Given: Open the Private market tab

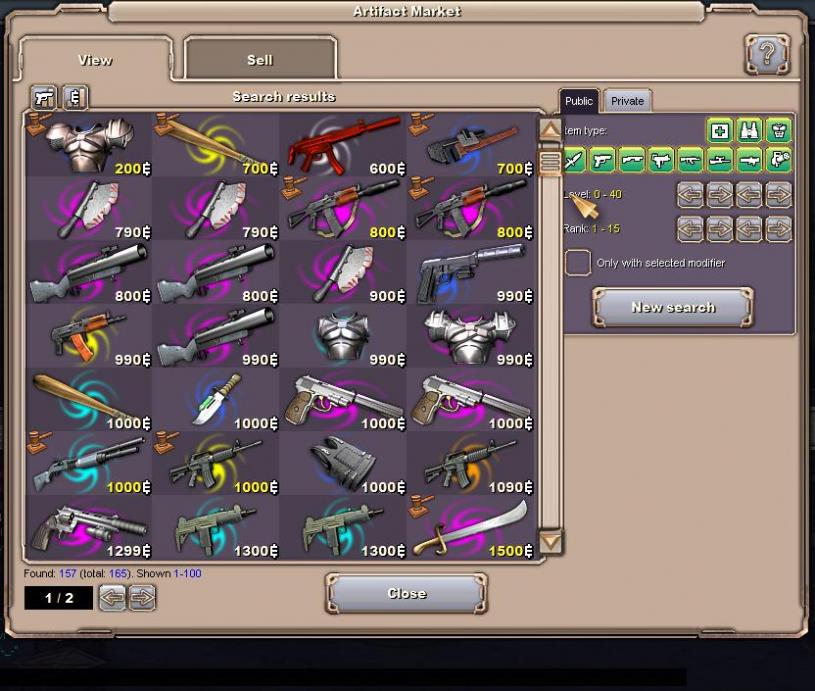Looking at the screenshot, I should pos(627,101).
